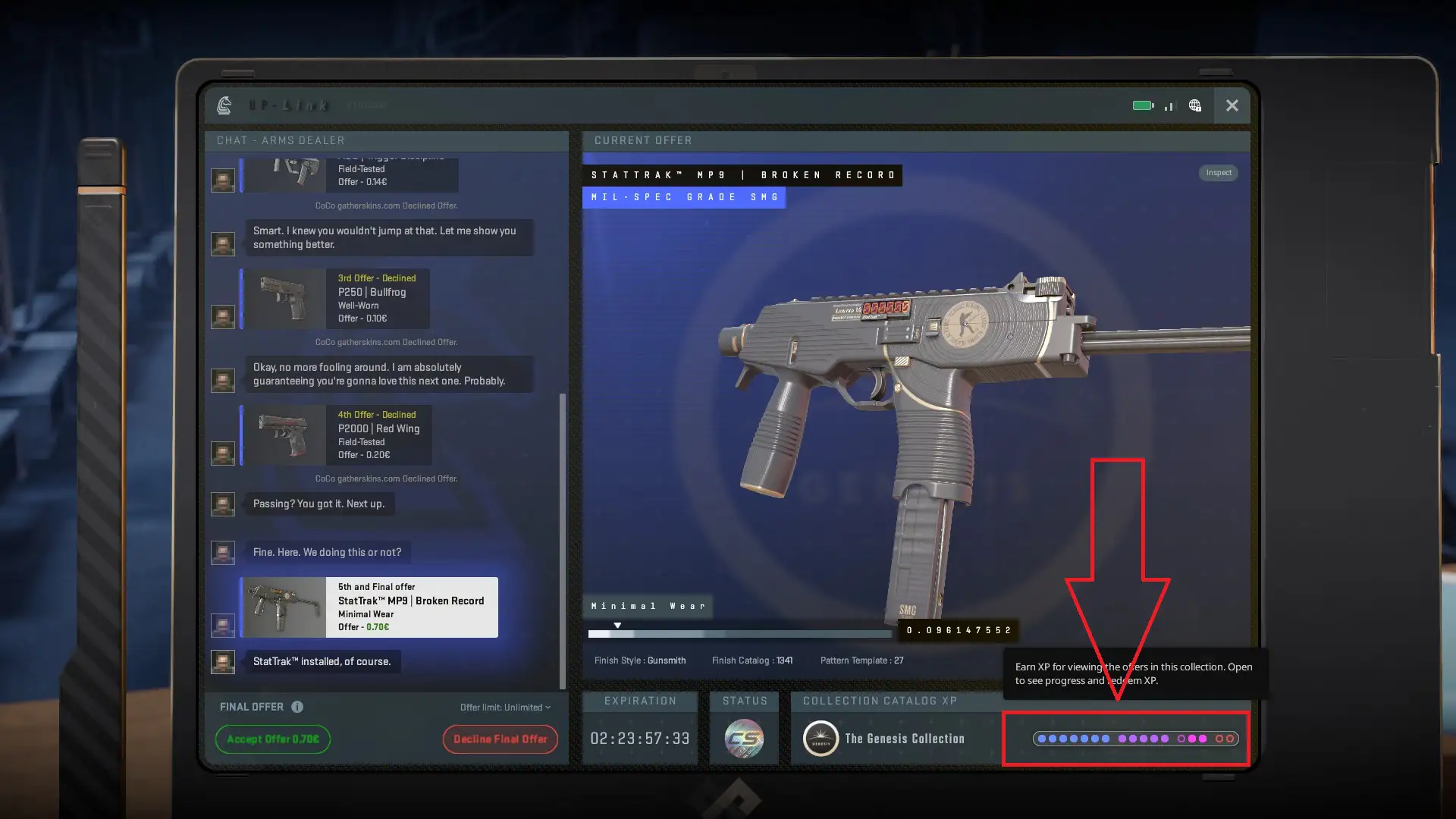The image size is (1456, 819).
Task: Click the UP-Link logo icon top left
Action: [224, 106]
